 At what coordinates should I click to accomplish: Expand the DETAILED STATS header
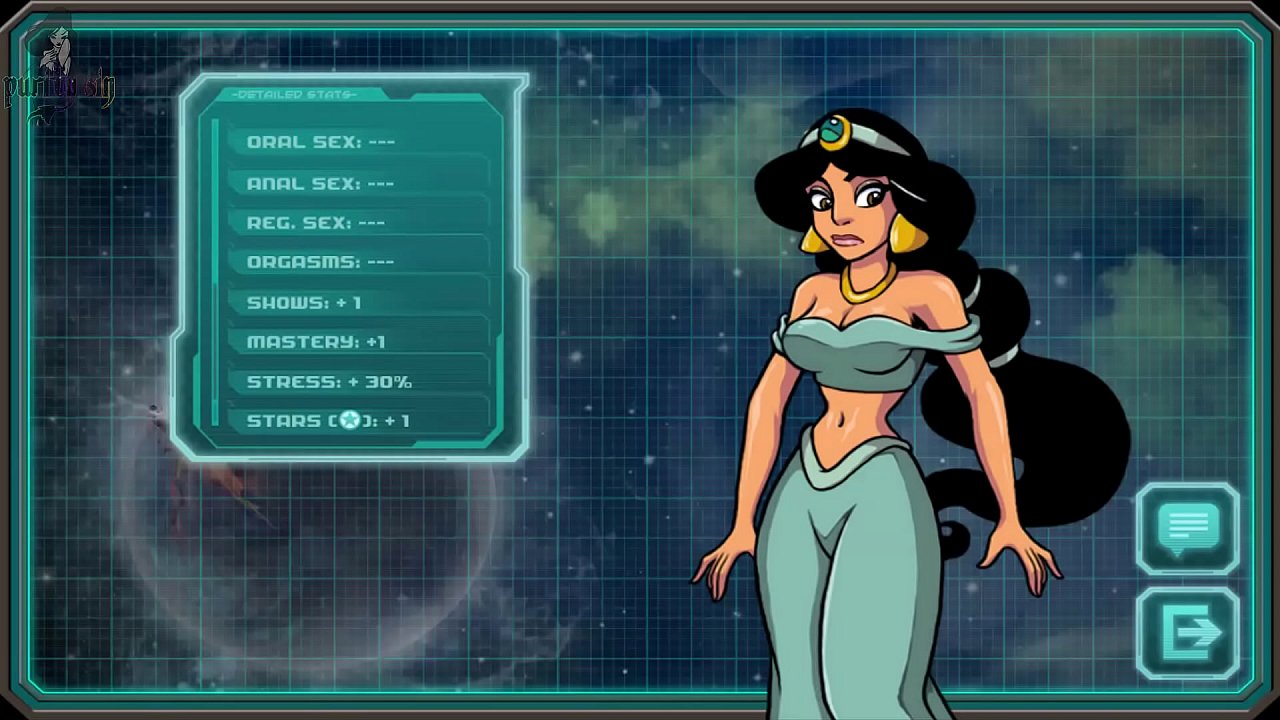(x=292, y=93)
